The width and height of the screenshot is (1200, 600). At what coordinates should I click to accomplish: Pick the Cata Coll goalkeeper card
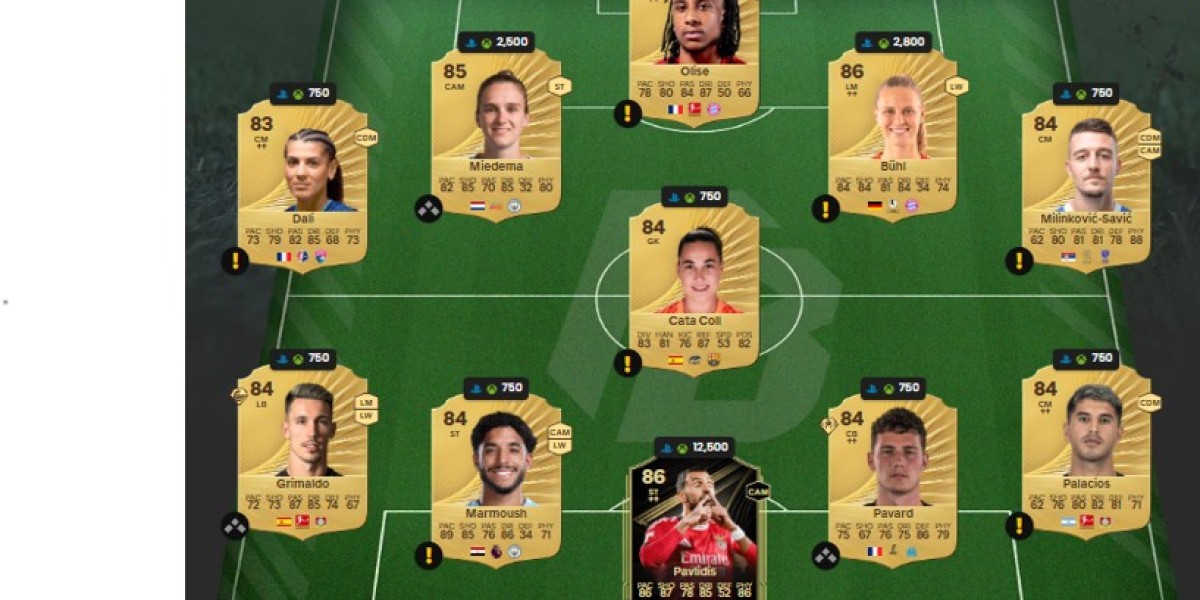(694, 290)
